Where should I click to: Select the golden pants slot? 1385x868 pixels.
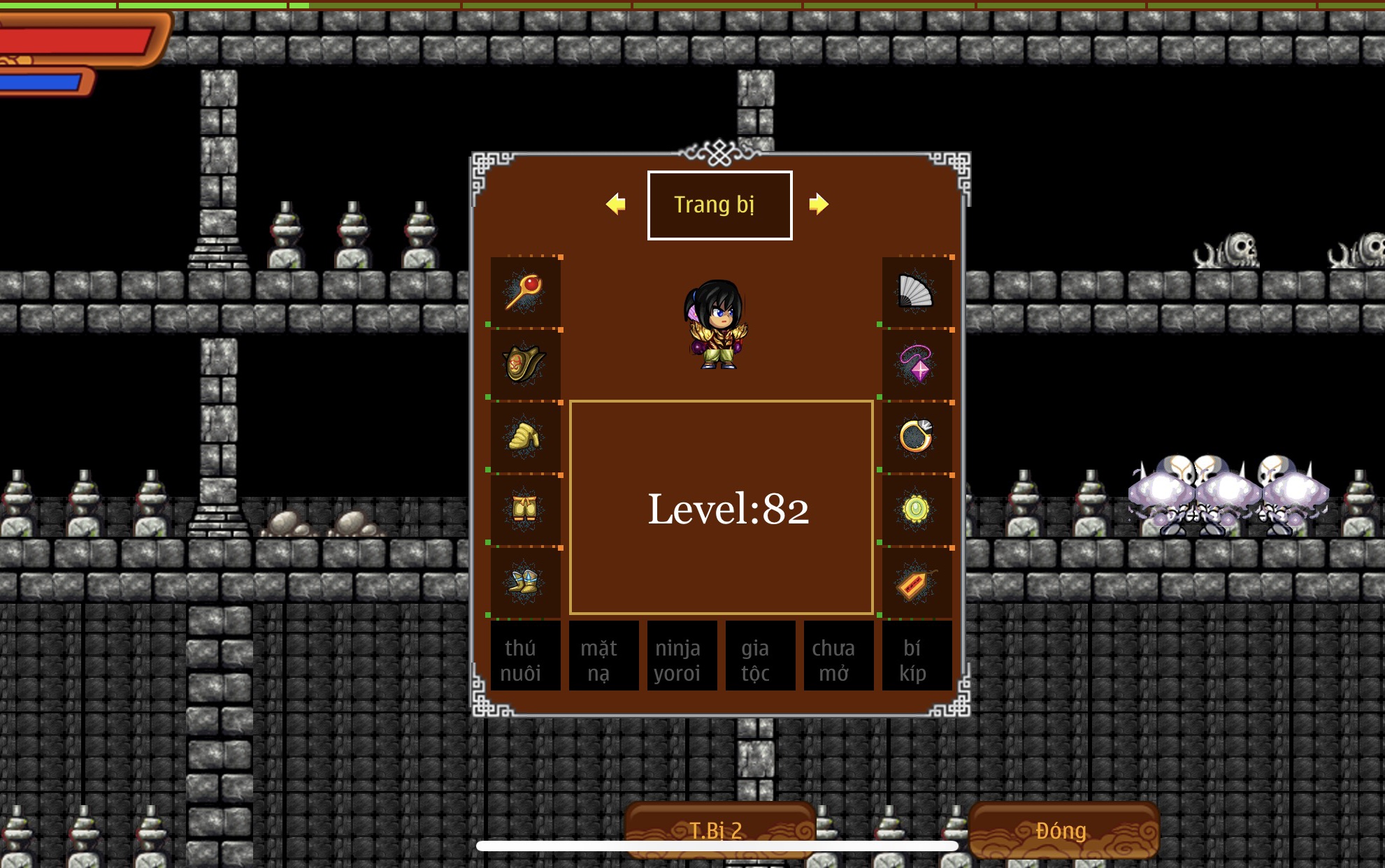[x=525, y=509]
